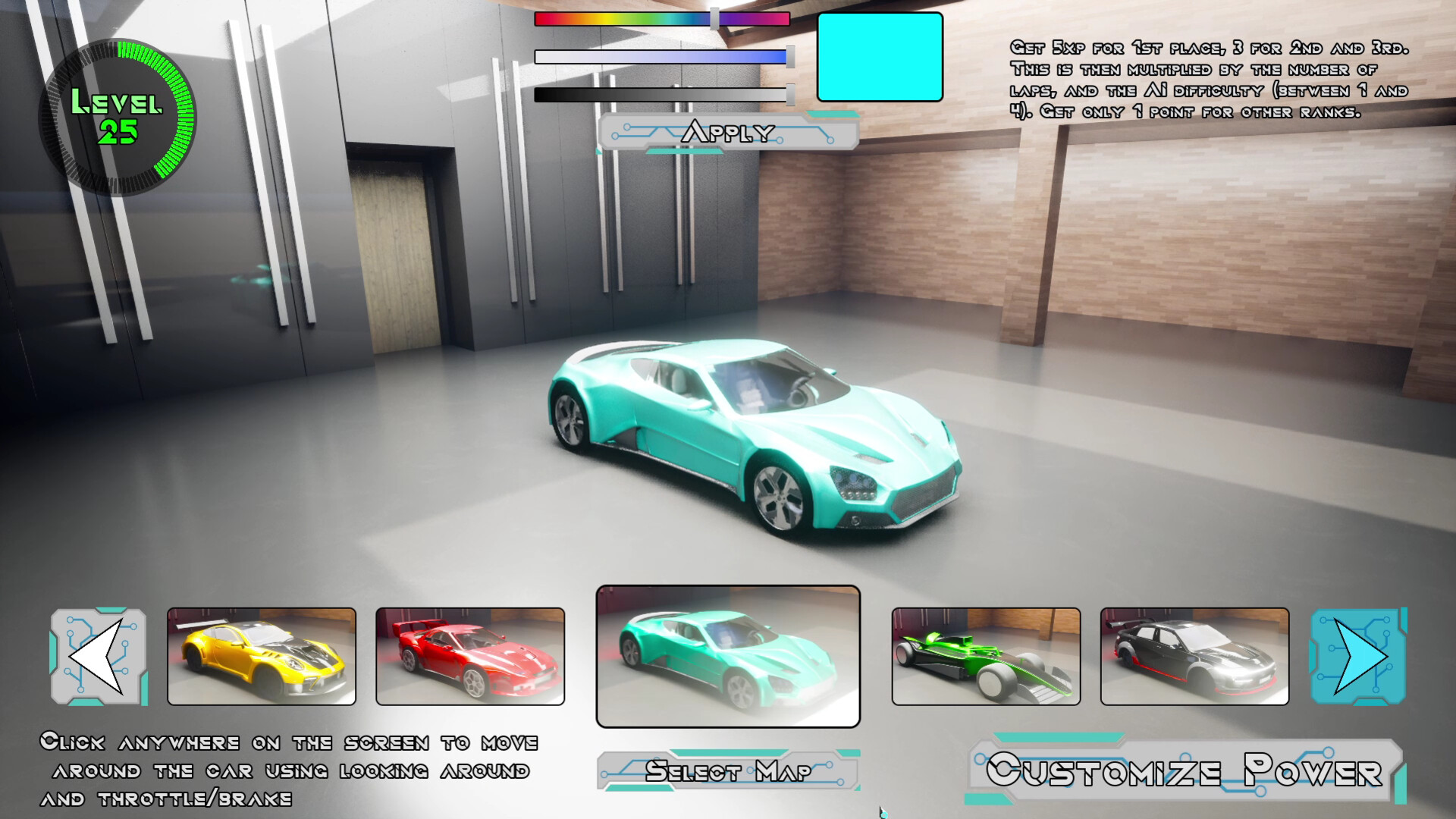This screenshot has width=1456, height=819.
Task: Show previous cars with left arrow
Action: 99,657
